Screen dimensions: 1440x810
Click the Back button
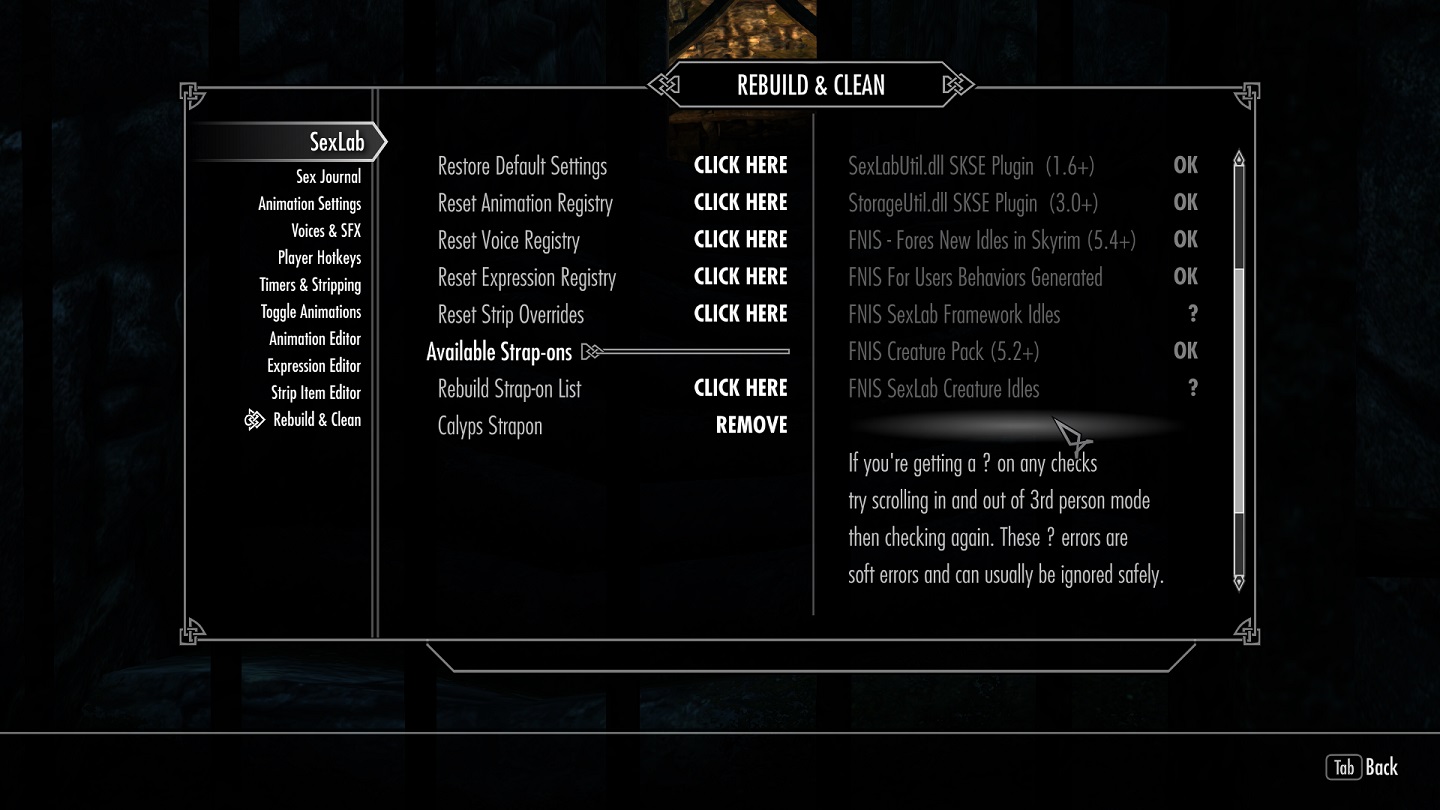pyautogui.click(x=1363, y=767)
